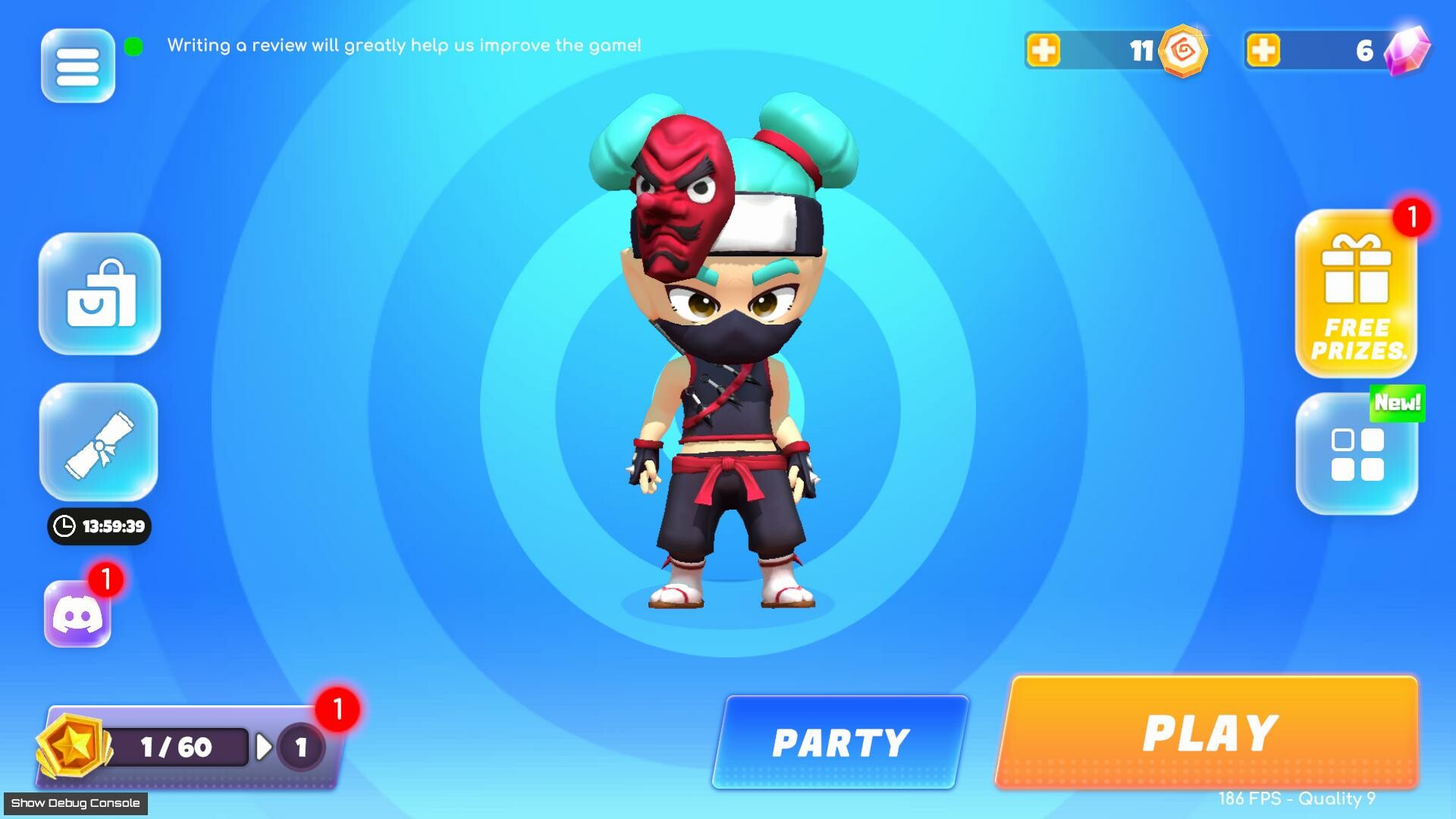Open the hamburger menu
This screenshot has width=1456, height=819.
coord(77,65)
